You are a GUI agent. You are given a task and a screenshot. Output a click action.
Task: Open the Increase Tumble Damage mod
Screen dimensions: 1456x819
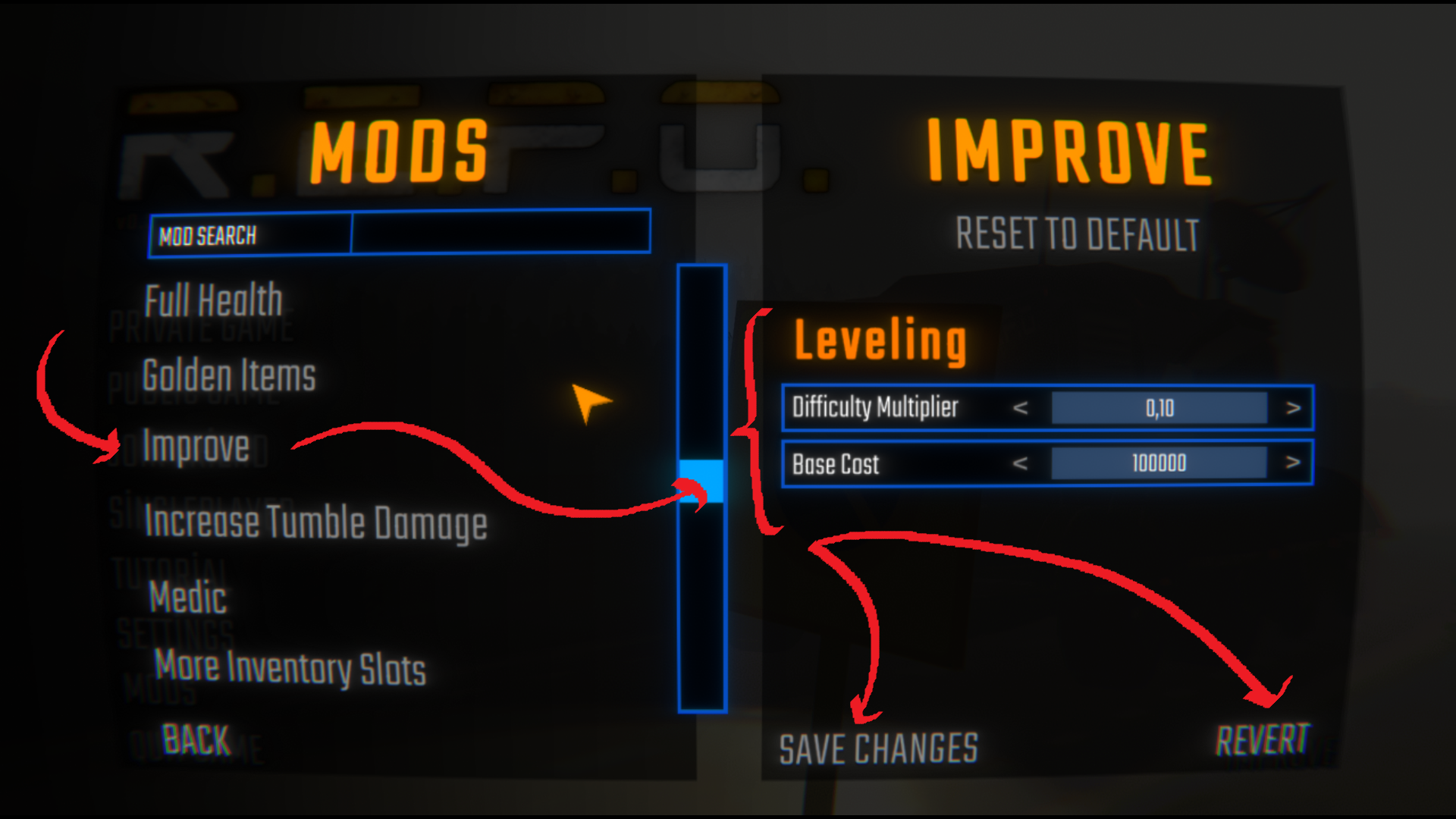(x=316, y=522)
